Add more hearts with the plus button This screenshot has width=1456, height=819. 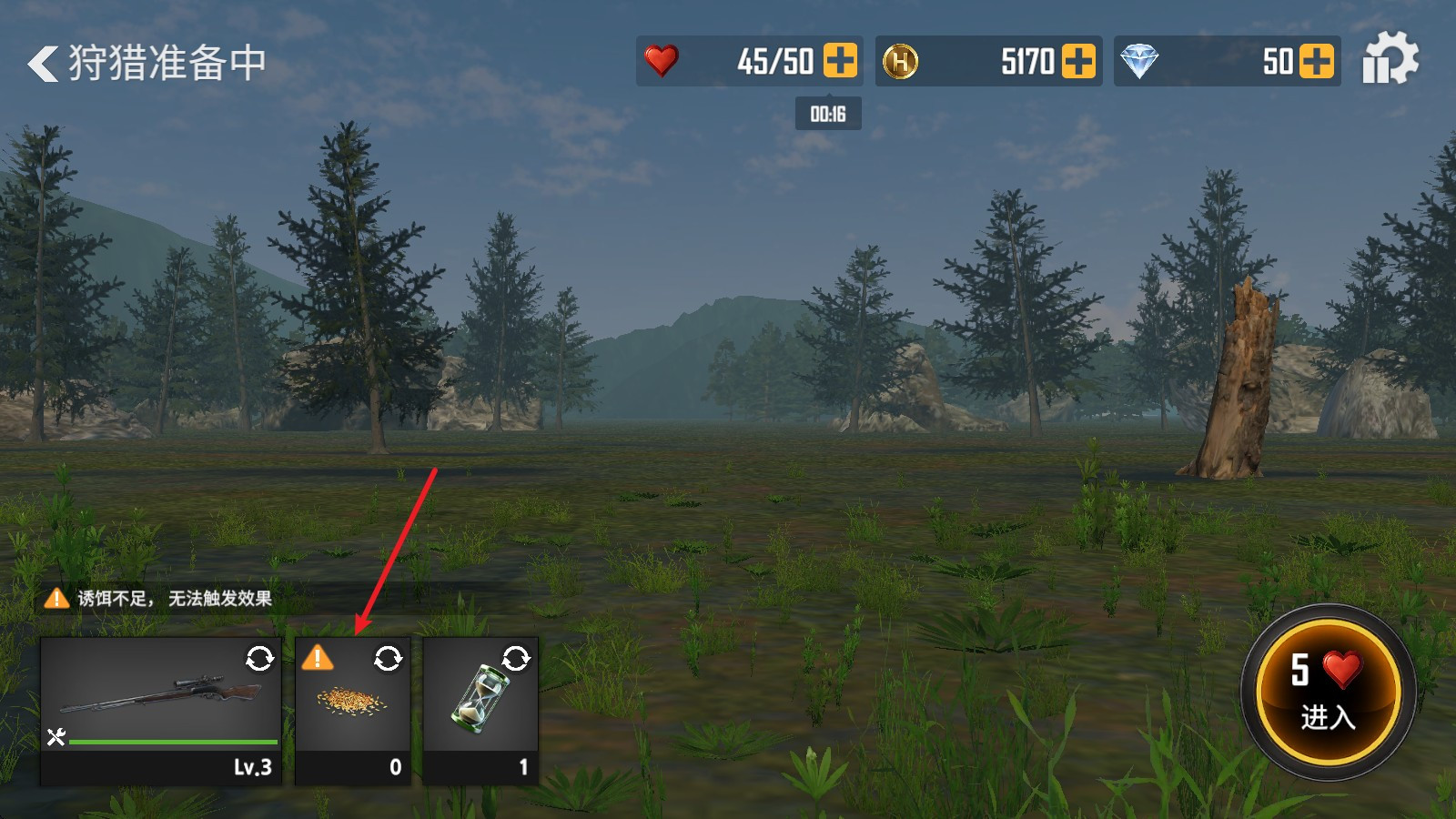840,61
